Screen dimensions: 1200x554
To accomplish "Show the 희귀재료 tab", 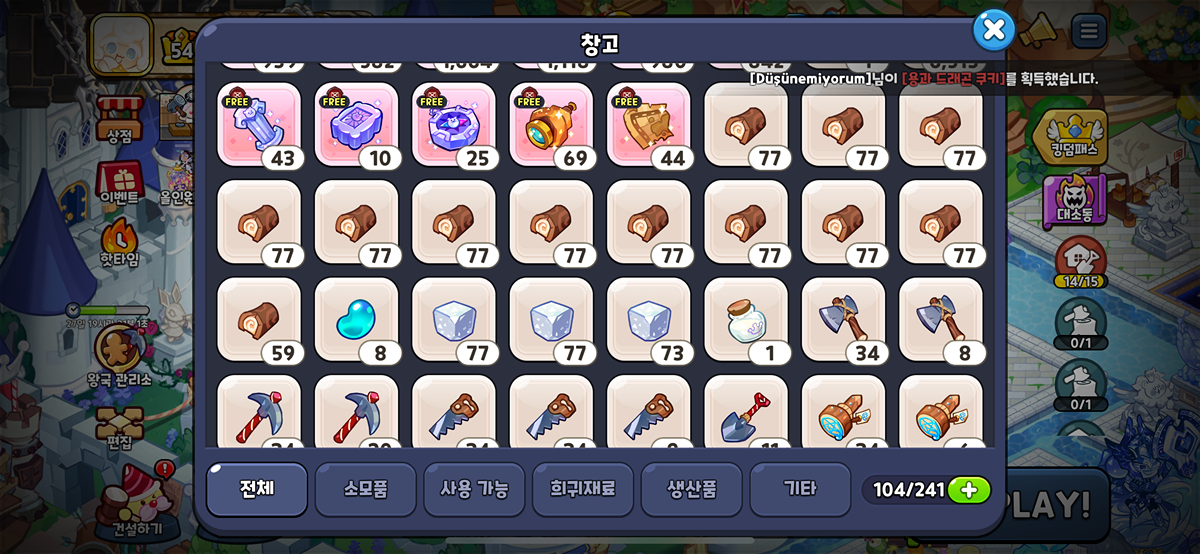I will (583, 489).
